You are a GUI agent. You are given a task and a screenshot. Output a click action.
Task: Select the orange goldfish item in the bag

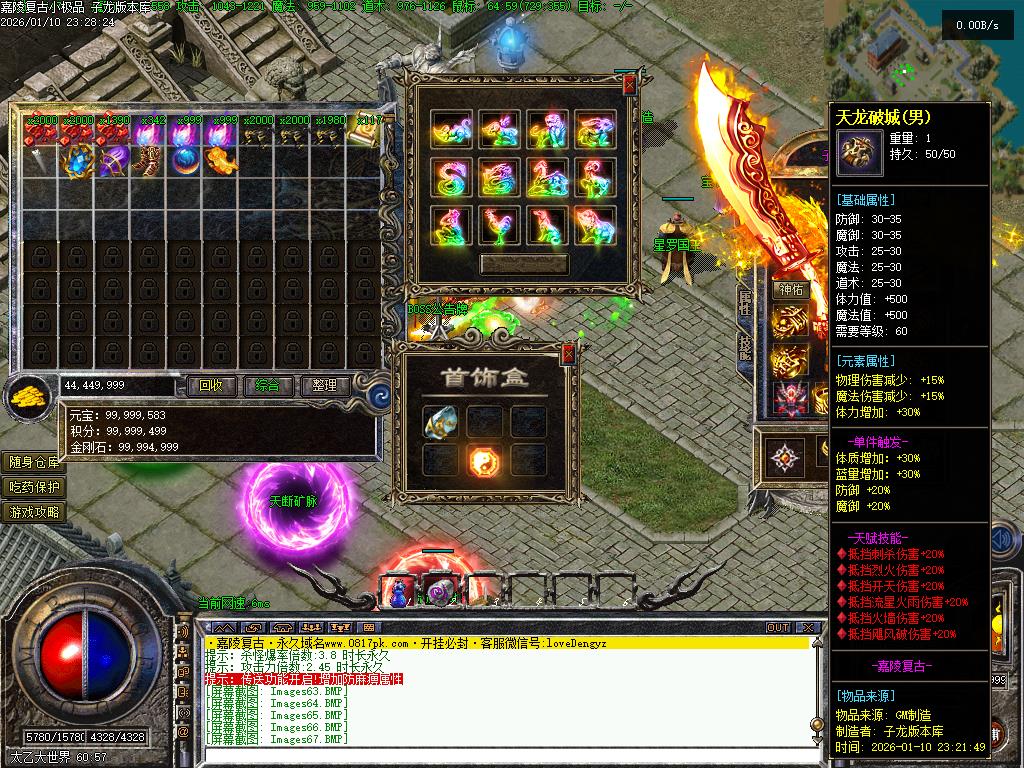coord(219,160)
